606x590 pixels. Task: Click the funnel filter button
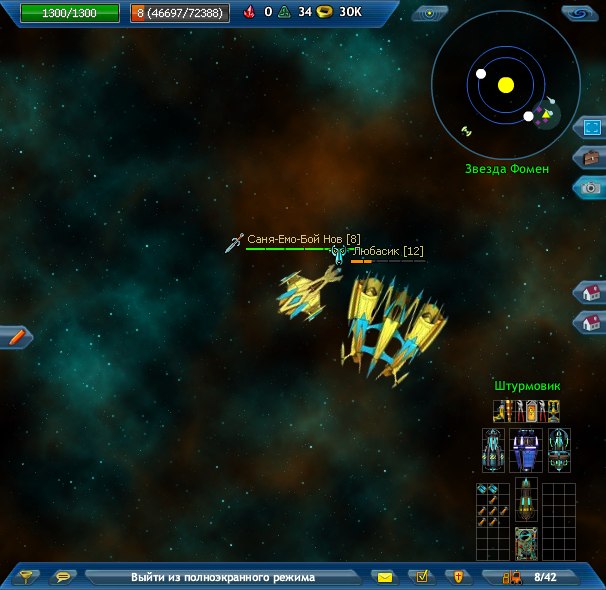click(x=27, y=577)
